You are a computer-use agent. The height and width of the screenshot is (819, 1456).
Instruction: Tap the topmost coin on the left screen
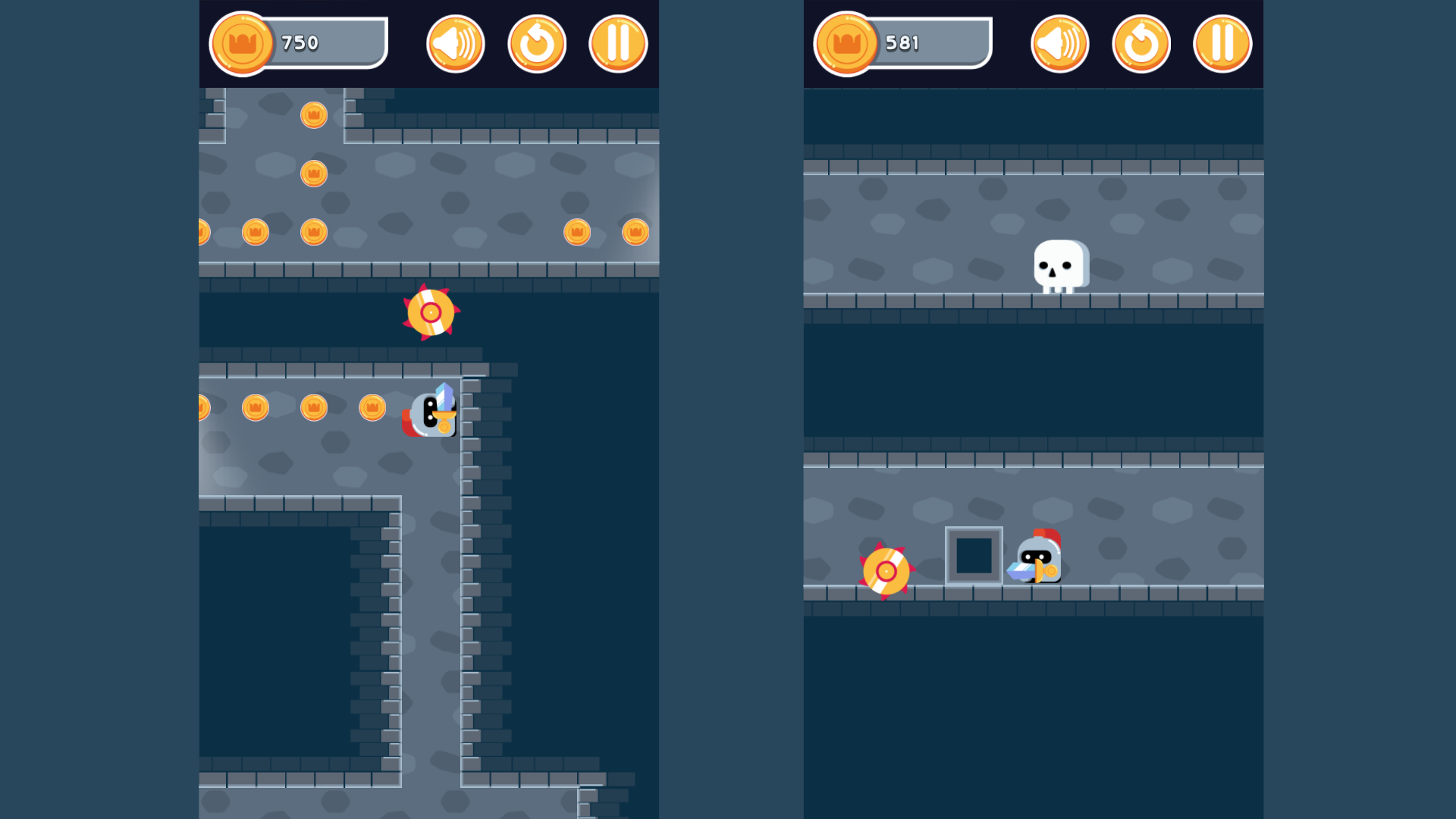(x=313, y=115)
